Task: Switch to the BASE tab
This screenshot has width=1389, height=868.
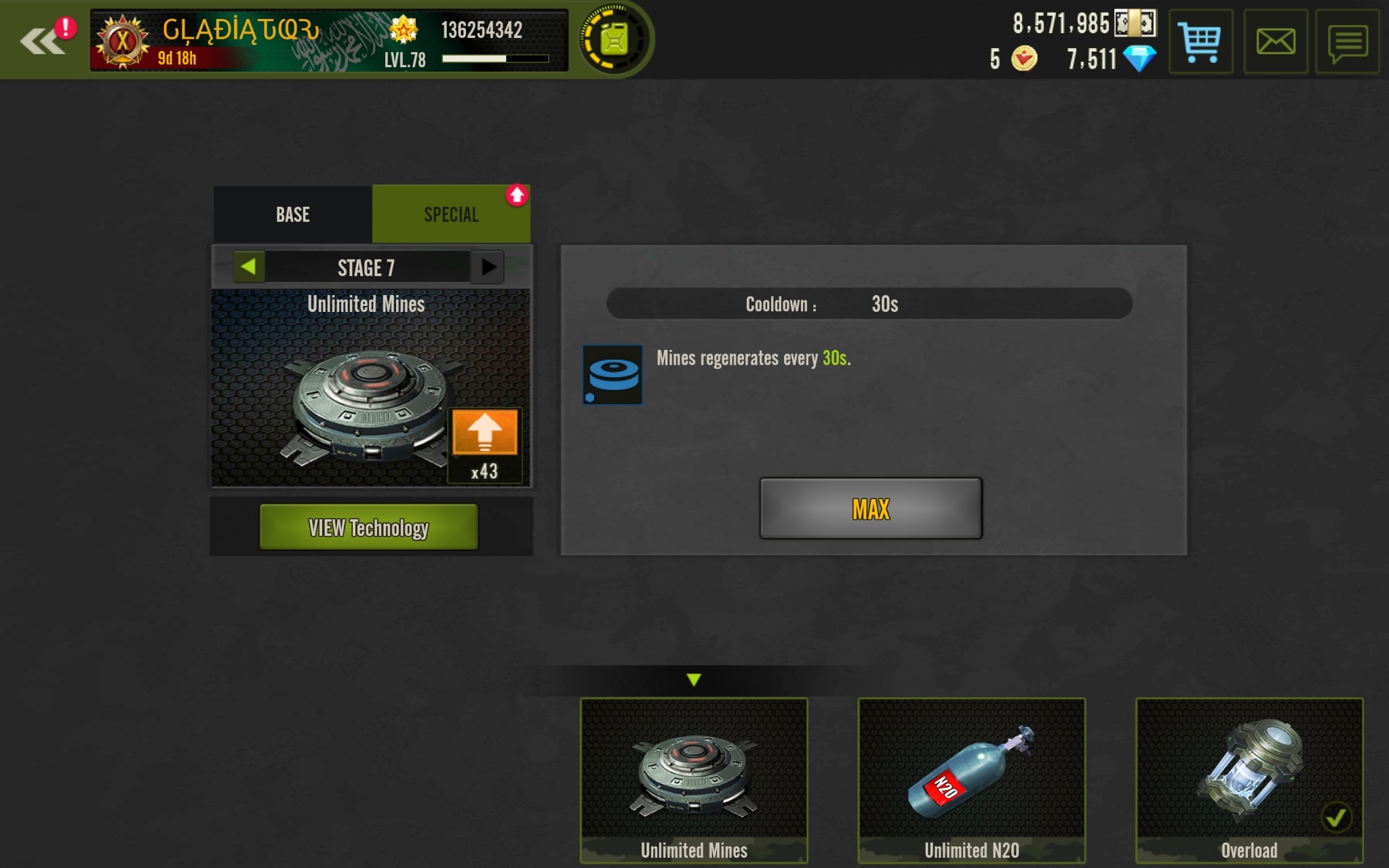Action: [292, 215]
